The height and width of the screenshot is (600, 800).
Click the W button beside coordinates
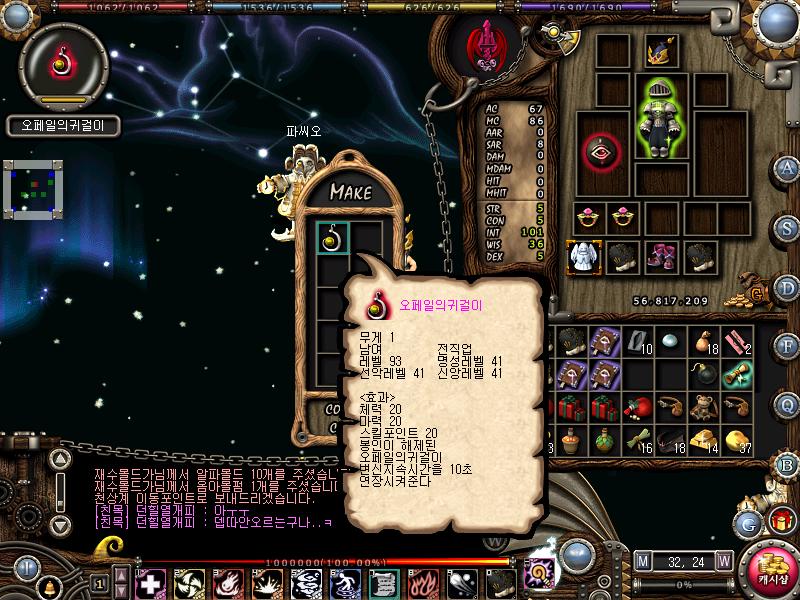[x=723, y=560]
